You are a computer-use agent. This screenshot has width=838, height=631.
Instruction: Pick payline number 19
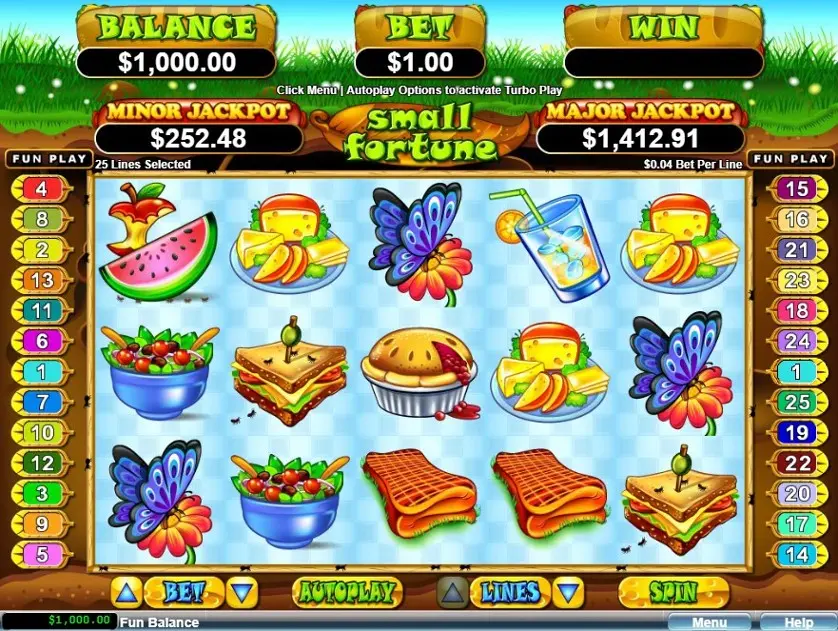(x=796, y=433)
